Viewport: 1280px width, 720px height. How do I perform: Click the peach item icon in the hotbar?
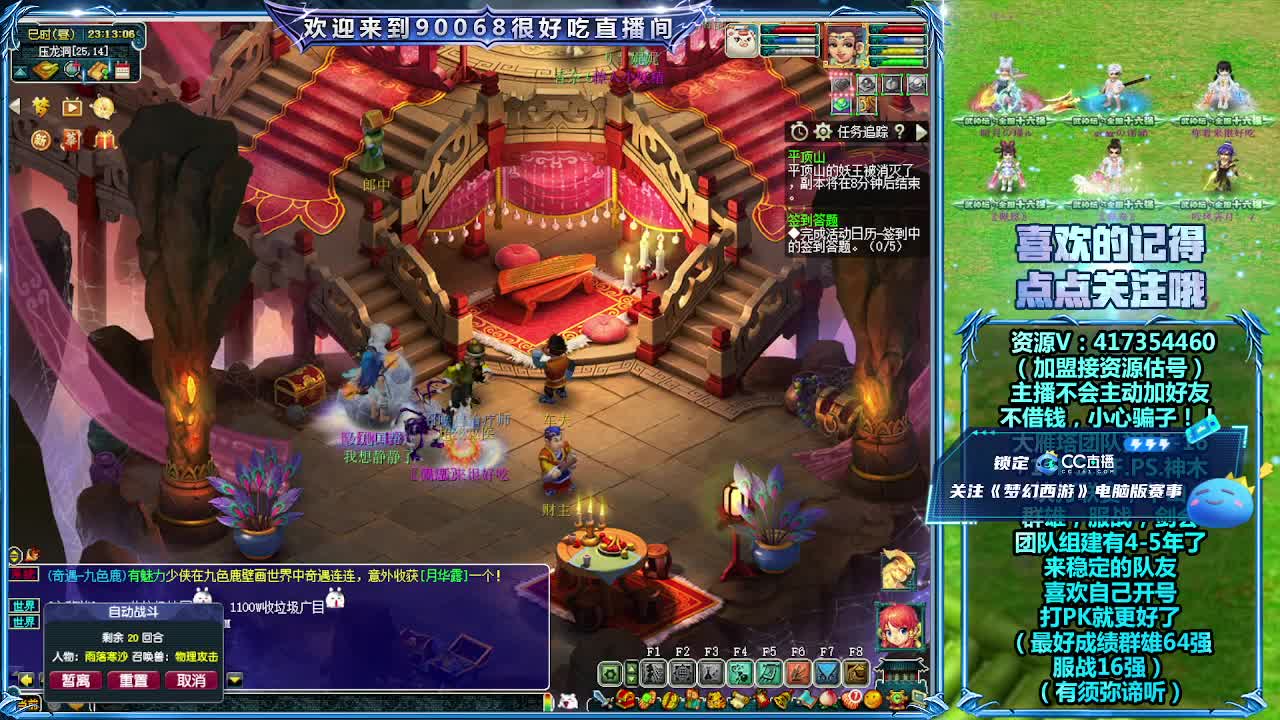coord(827,700)
